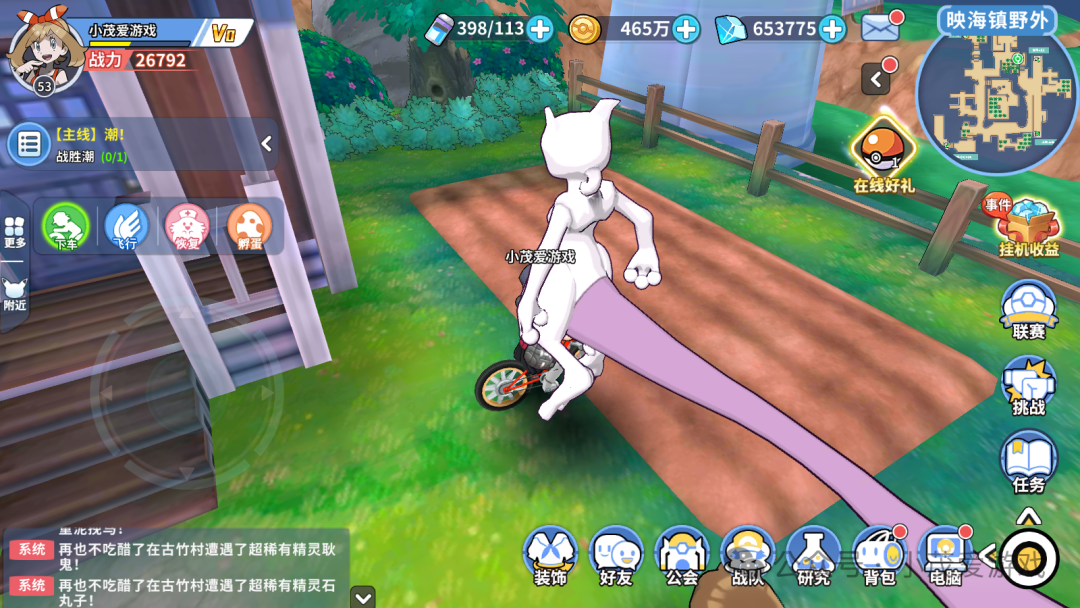Image resolution: width=1080 pixels, height=608 pixels.
Task: Open 挂机收益 idle rewards chest
Action: pos(1028,226)
